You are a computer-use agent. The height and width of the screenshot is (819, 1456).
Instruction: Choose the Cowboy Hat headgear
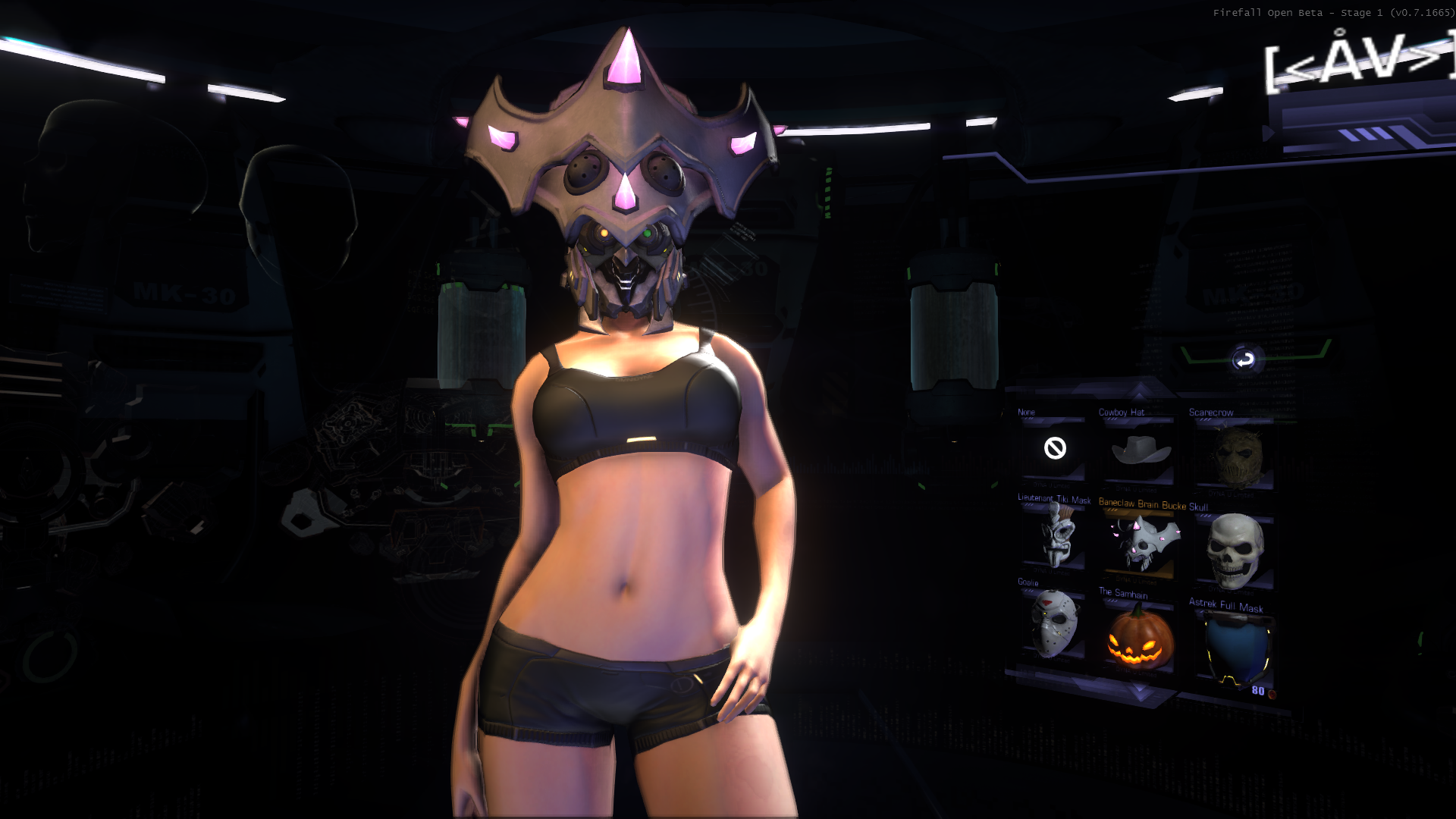point(1140,450)
